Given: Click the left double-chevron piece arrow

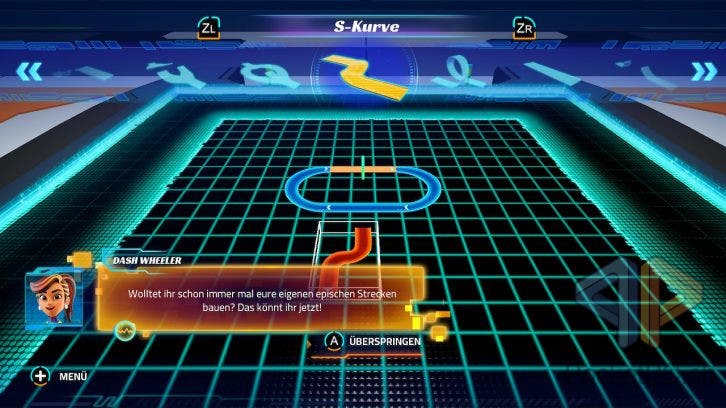Looking at the screenshot, I should pyautogui.click(x=34, y=70).
